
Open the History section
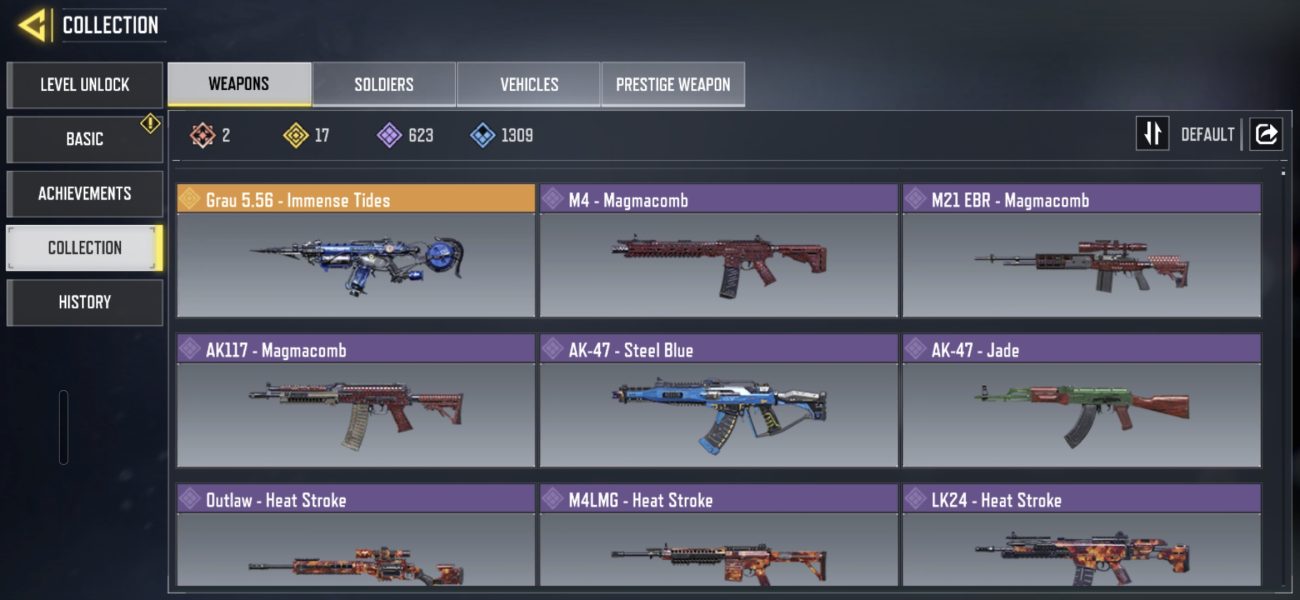click(84, 302)
